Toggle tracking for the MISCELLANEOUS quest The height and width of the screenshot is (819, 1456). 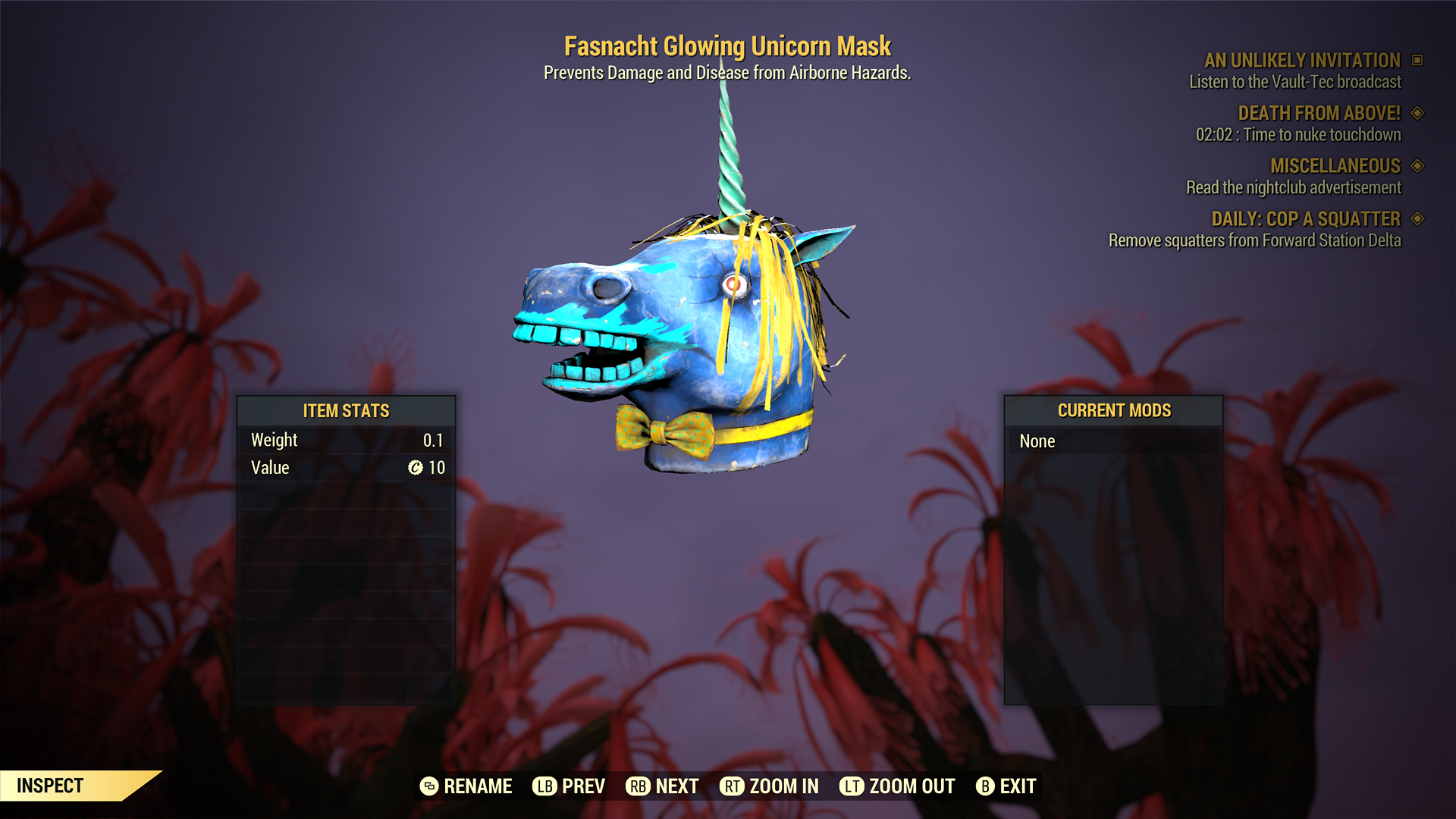(x=1417, y=166)
